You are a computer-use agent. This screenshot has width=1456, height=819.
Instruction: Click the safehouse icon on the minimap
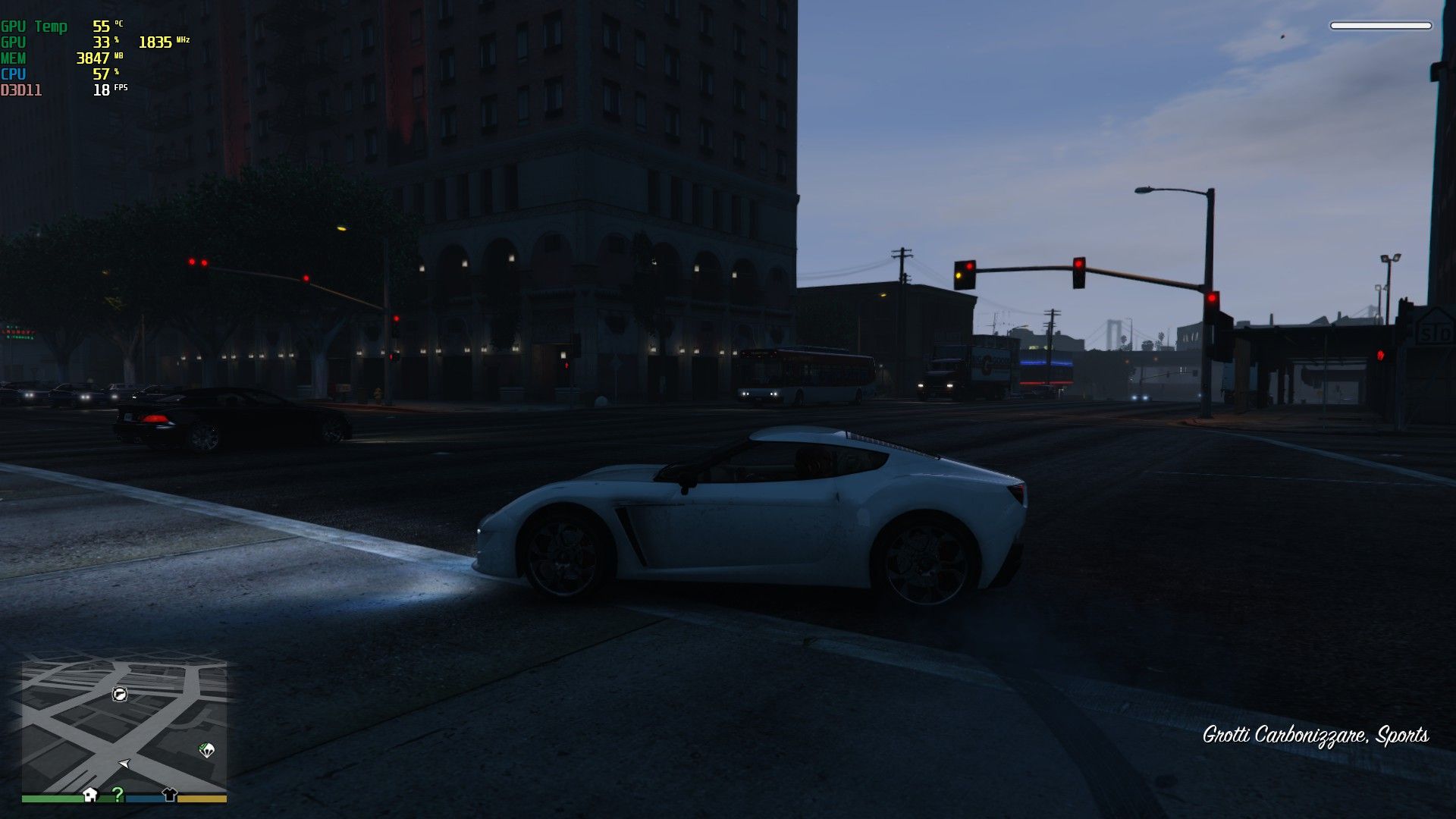point(90,794)
